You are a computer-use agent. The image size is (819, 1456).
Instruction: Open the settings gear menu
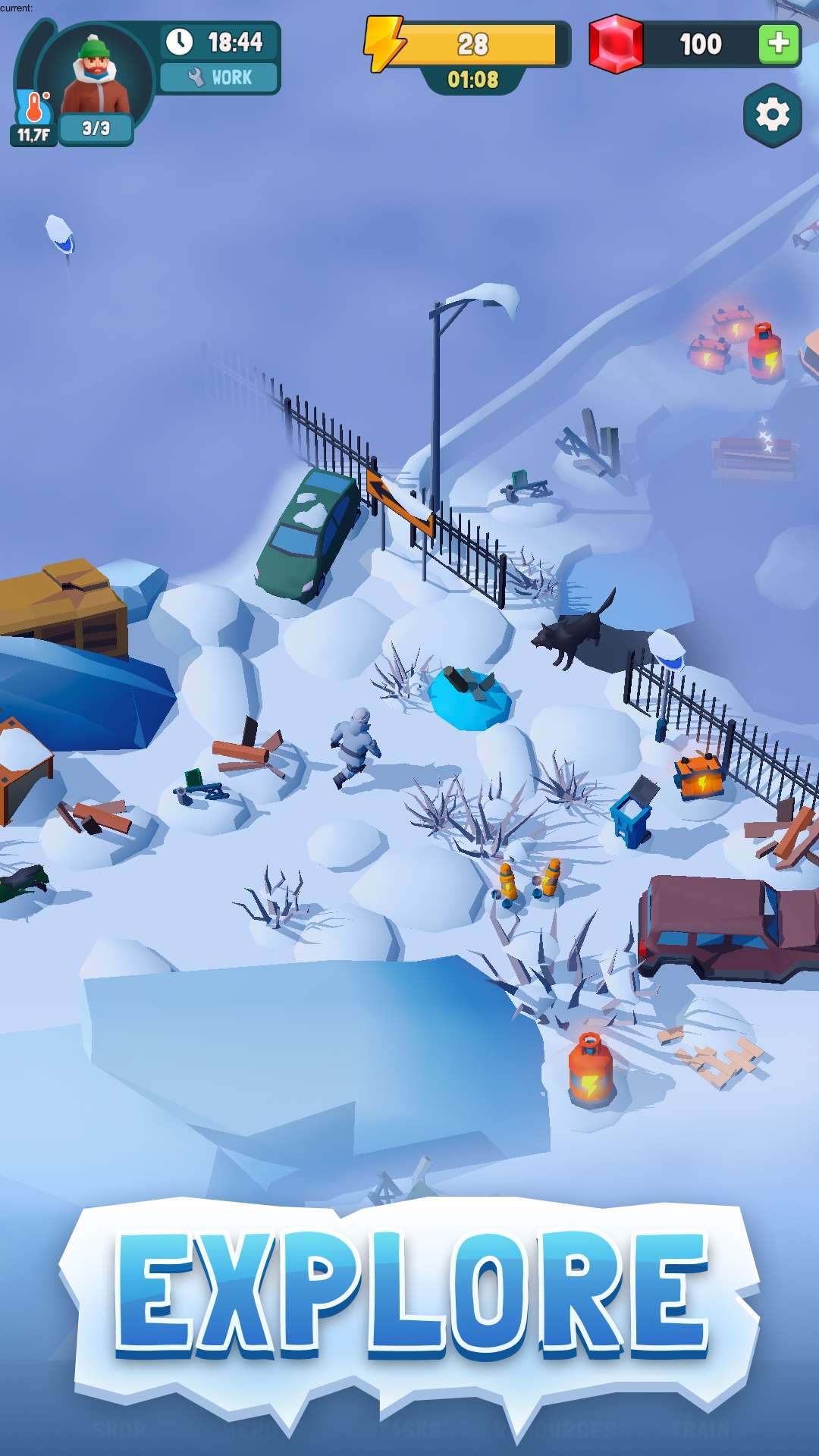tap(772, 115)
